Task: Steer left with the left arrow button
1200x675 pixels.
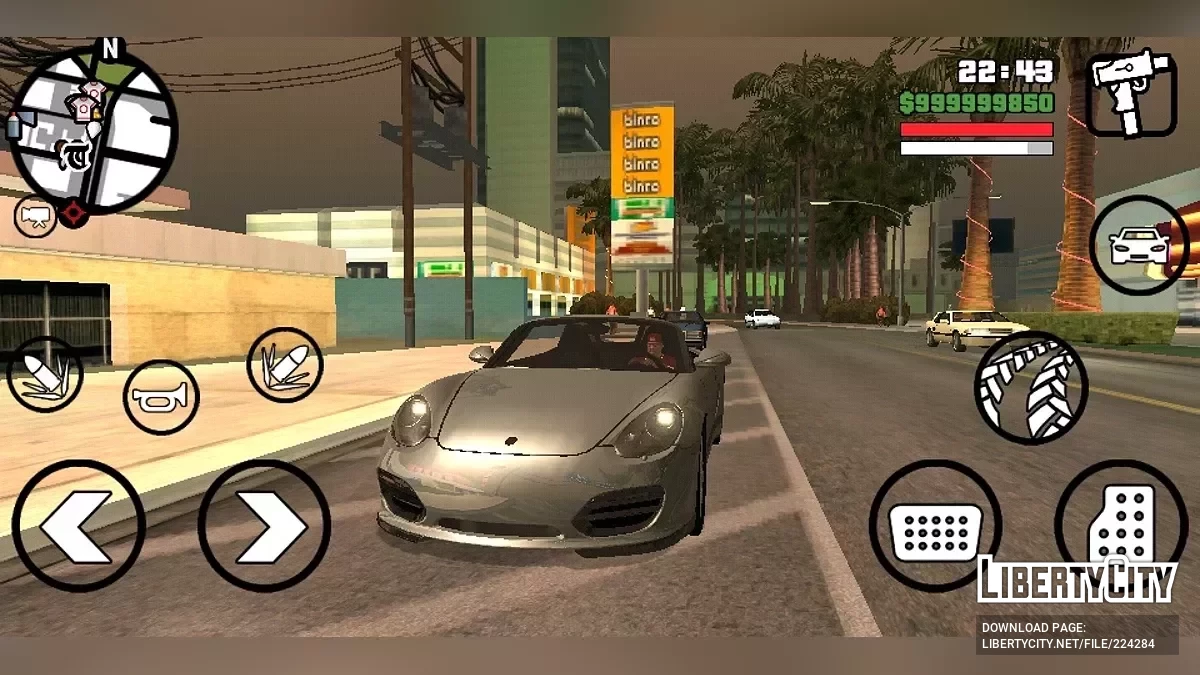Action: [x=78, y=525]
